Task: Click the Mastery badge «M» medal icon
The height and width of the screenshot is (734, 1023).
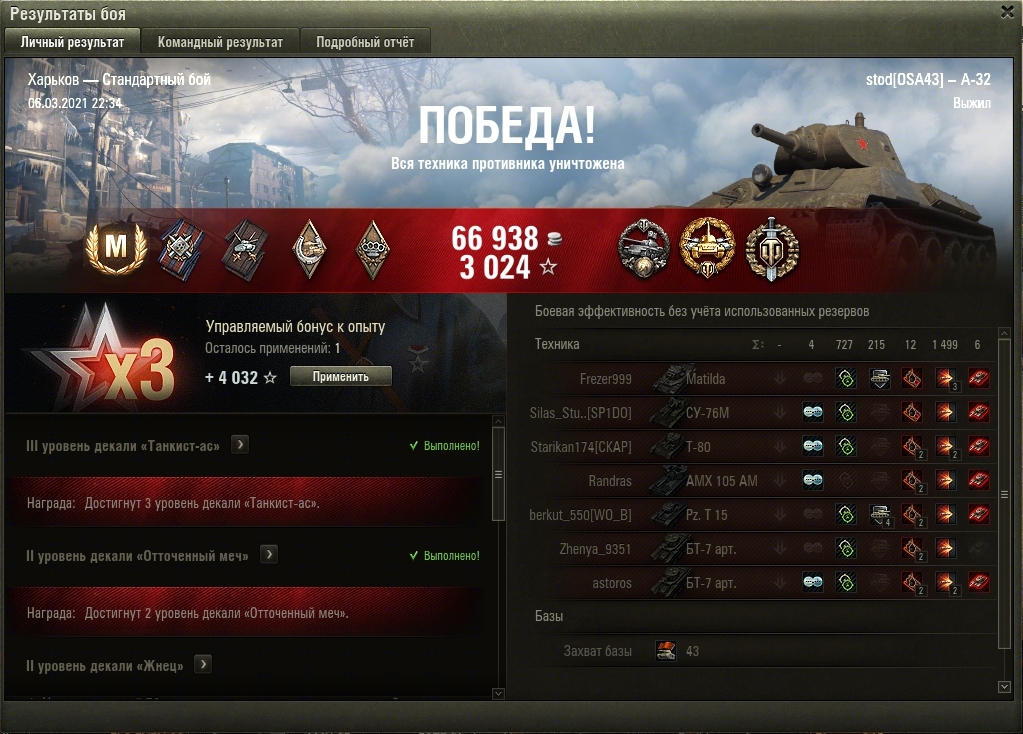Action: 116,248
